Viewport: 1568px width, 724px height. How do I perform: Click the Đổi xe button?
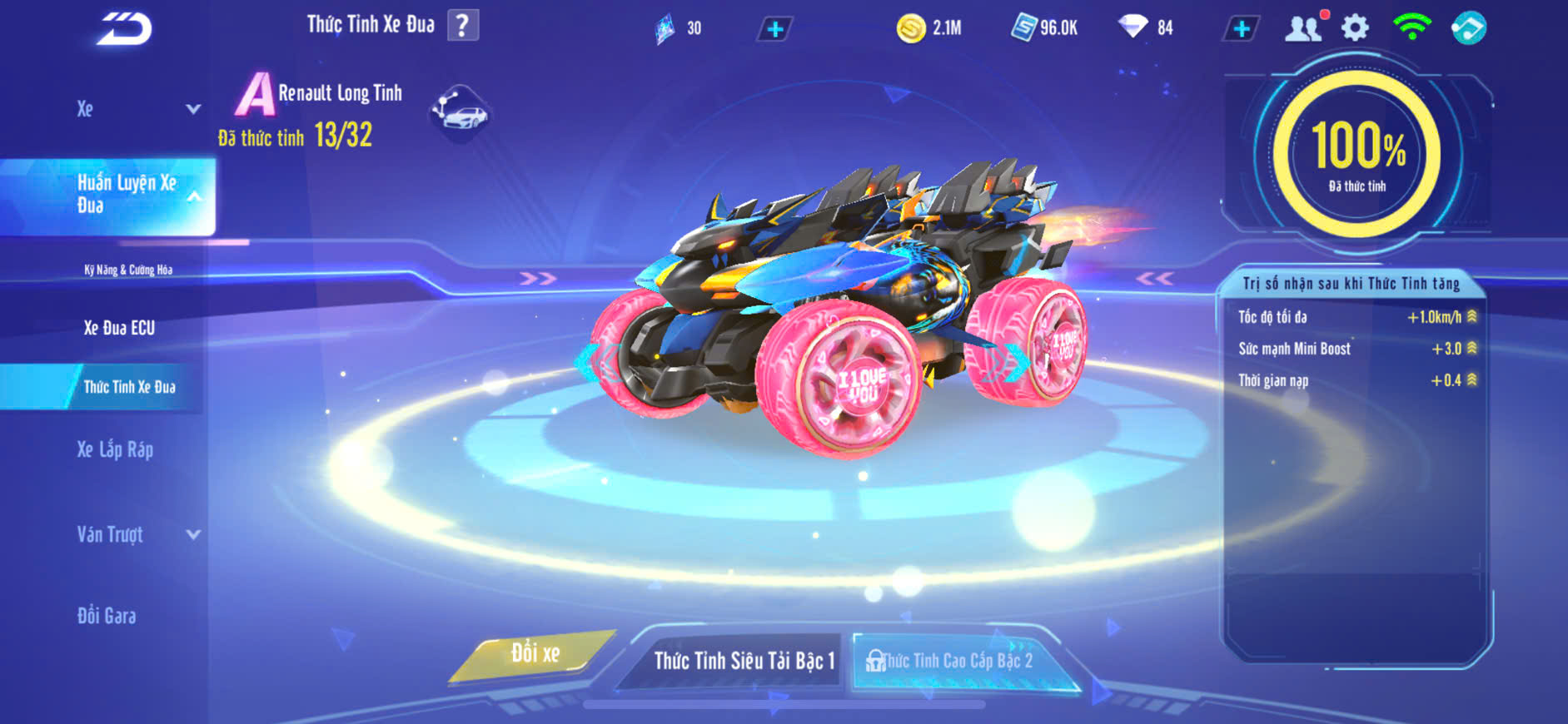pyautogui.click(x=535, y=654)
